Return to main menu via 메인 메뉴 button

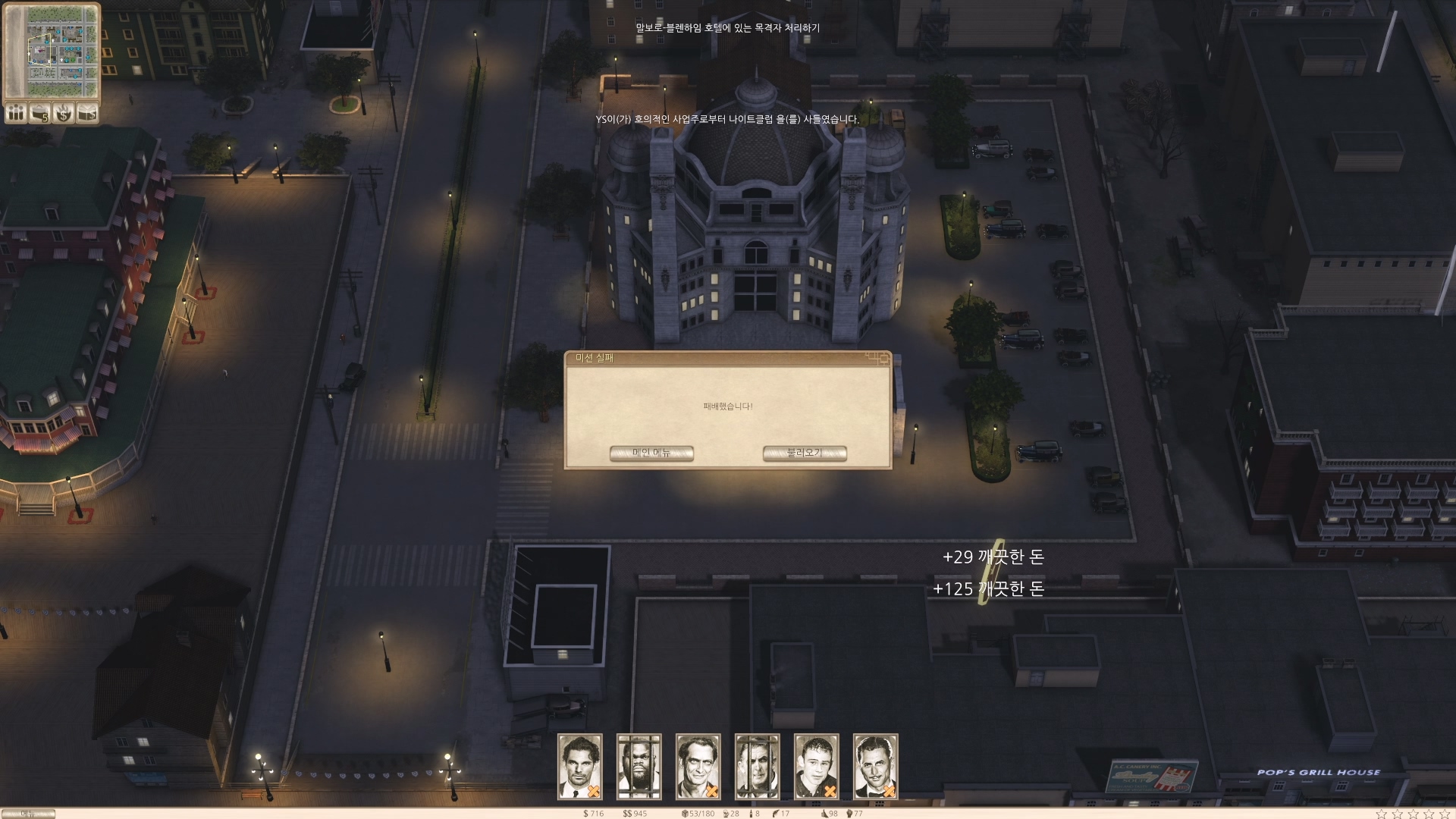tap(651, 453)
